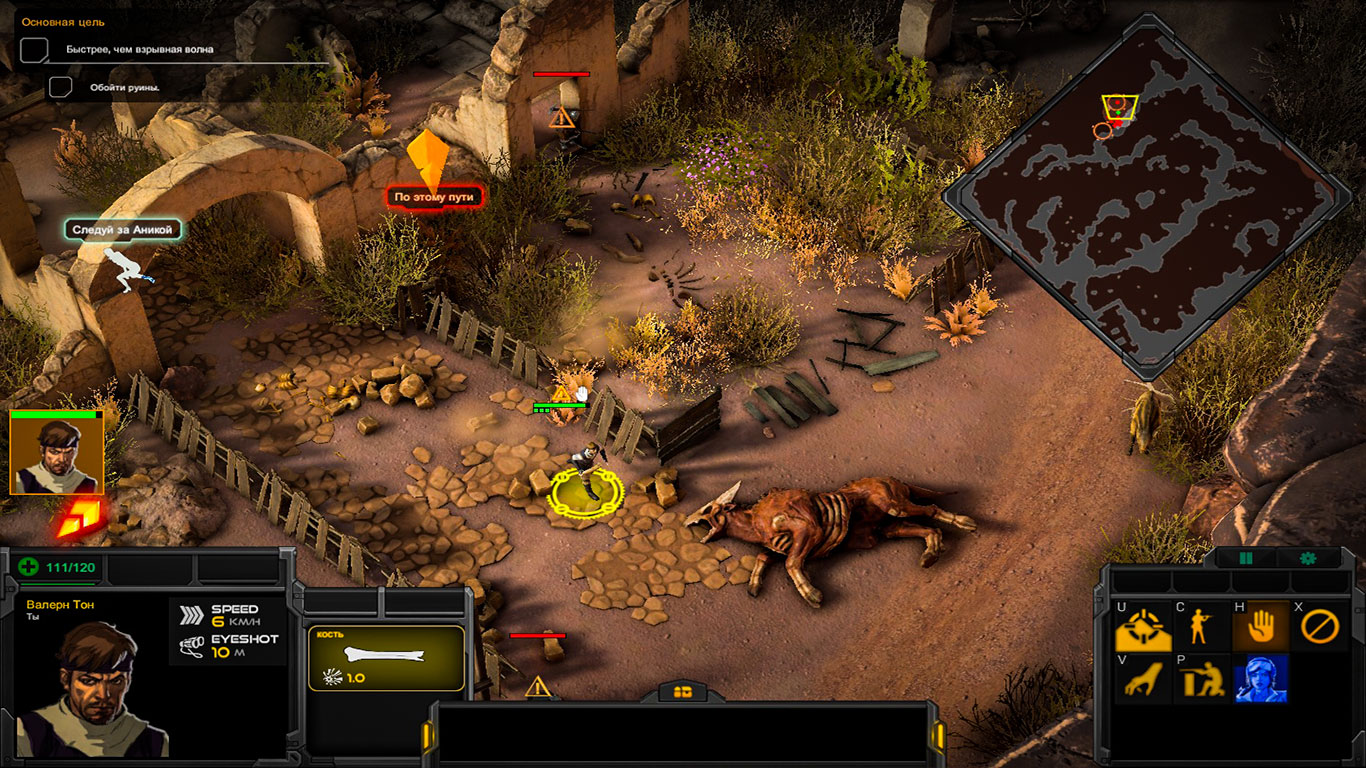Click the circle-slash cancel command
This screenshot has width=1366, height=768.
tap(1319, 628)
